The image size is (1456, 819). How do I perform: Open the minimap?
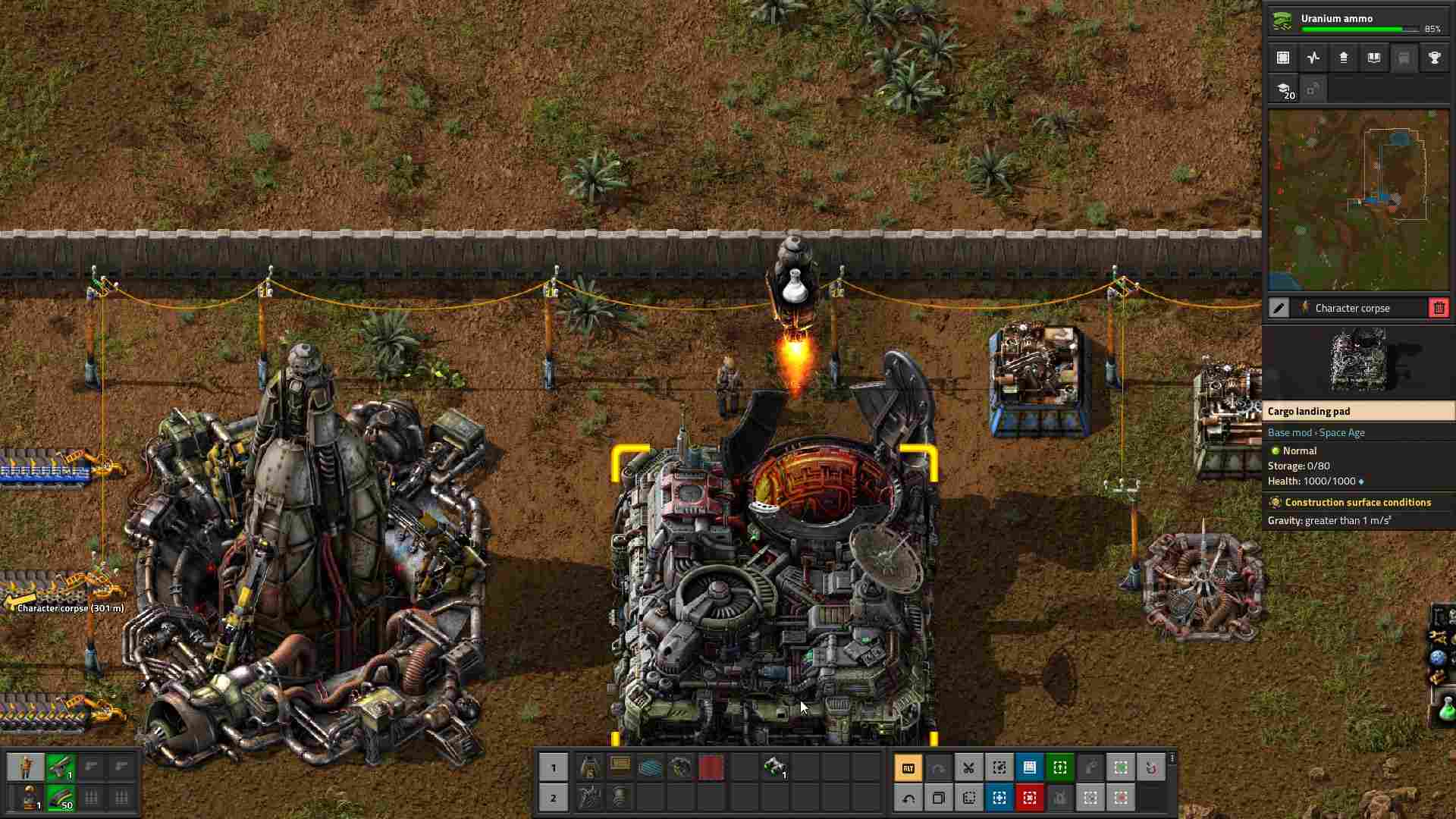click(x=1358, y=200)
